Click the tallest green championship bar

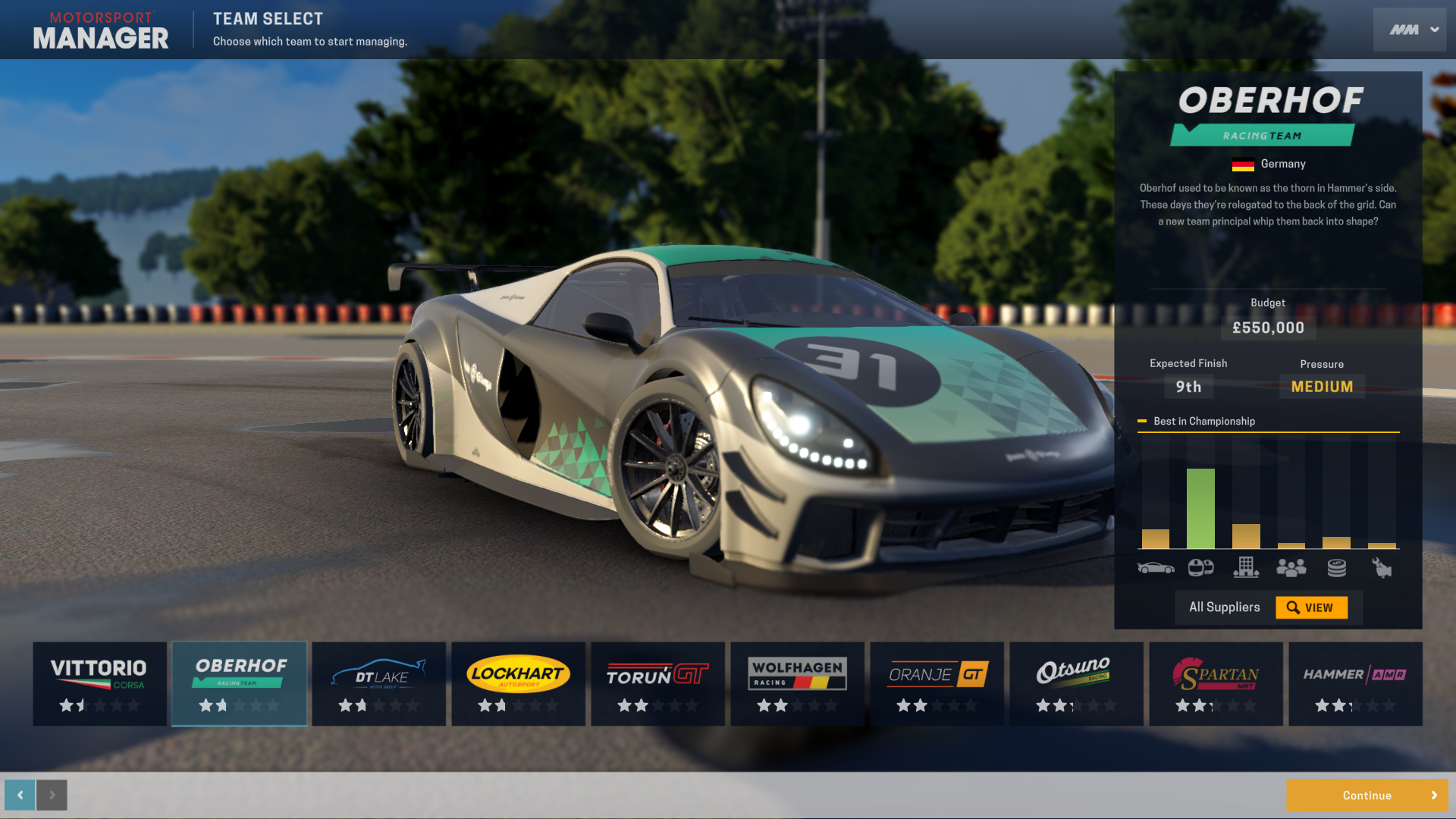click(1200, 508)
